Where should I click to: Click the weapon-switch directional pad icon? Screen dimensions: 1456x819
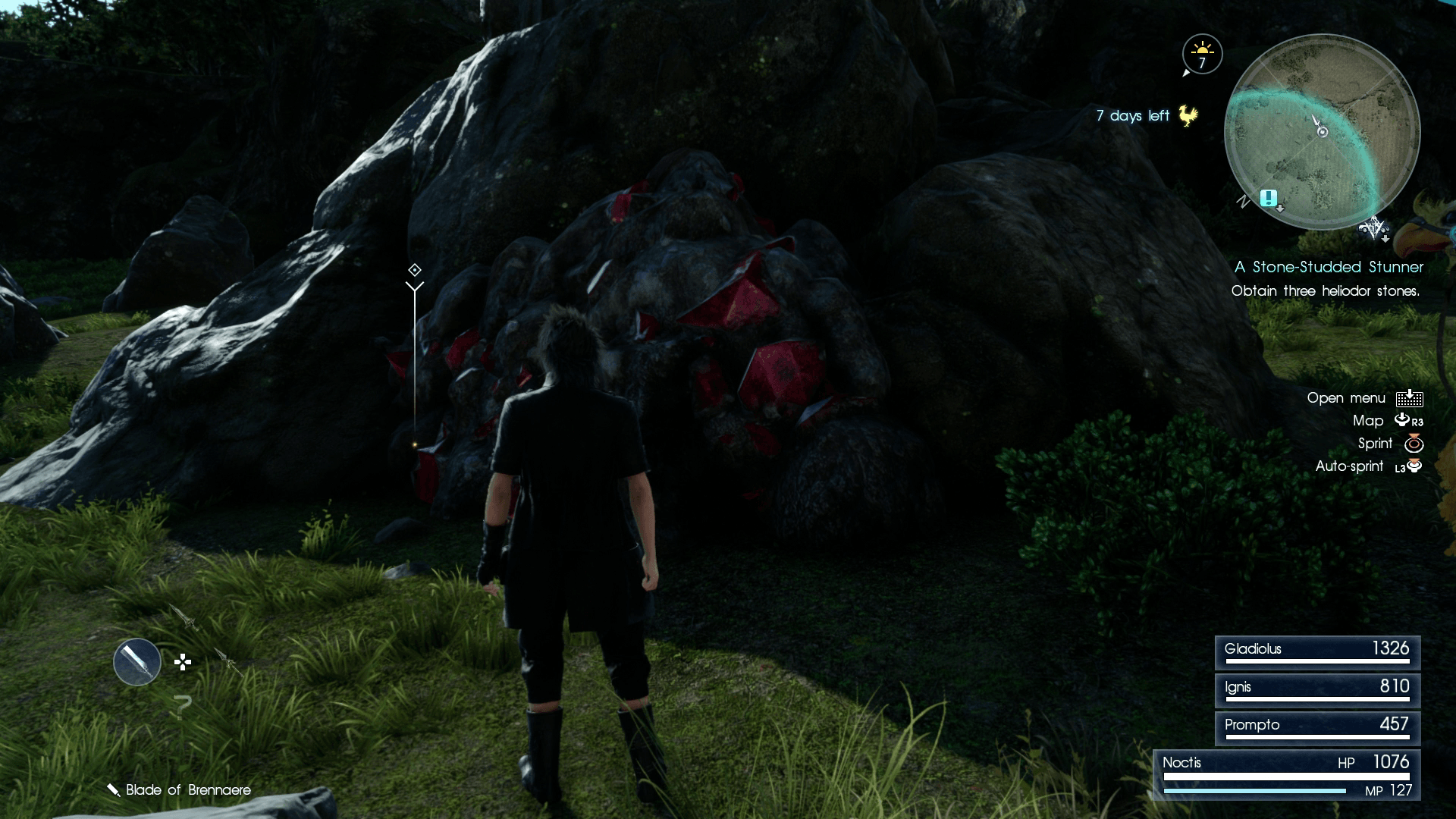point(183,663)
